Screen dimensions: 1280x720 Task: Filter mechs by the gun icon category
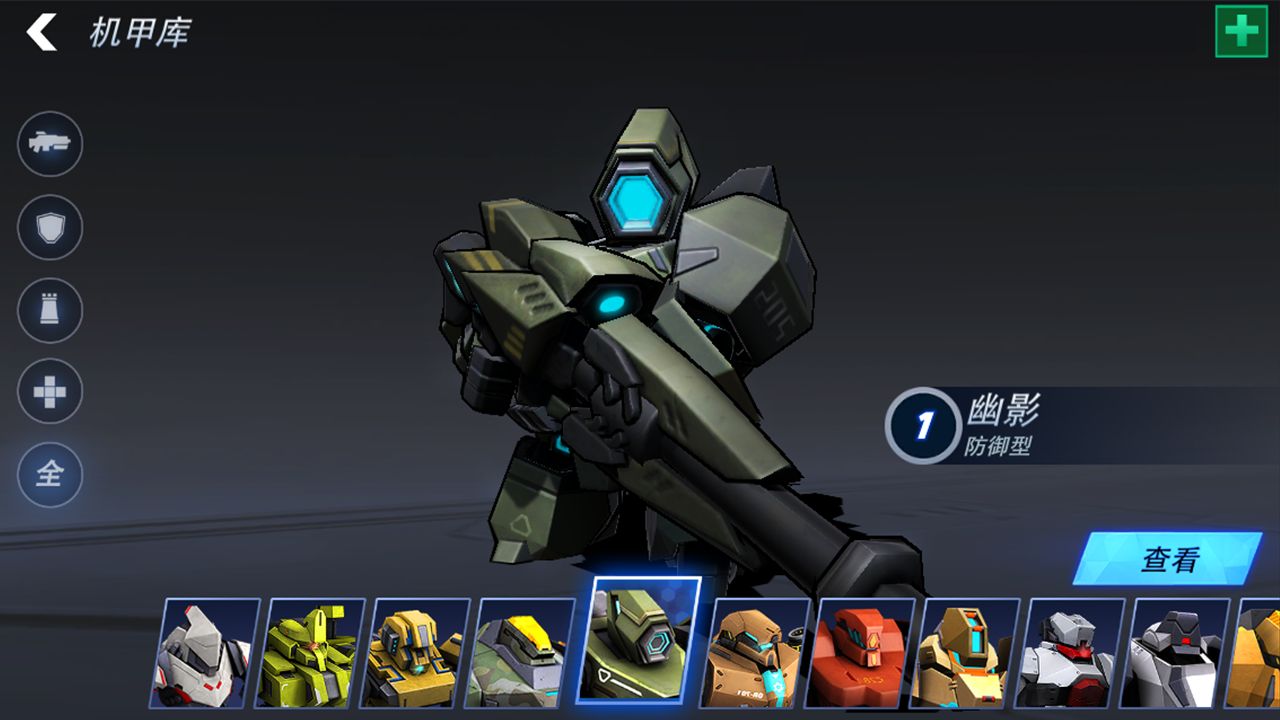[x=50, y=144]
